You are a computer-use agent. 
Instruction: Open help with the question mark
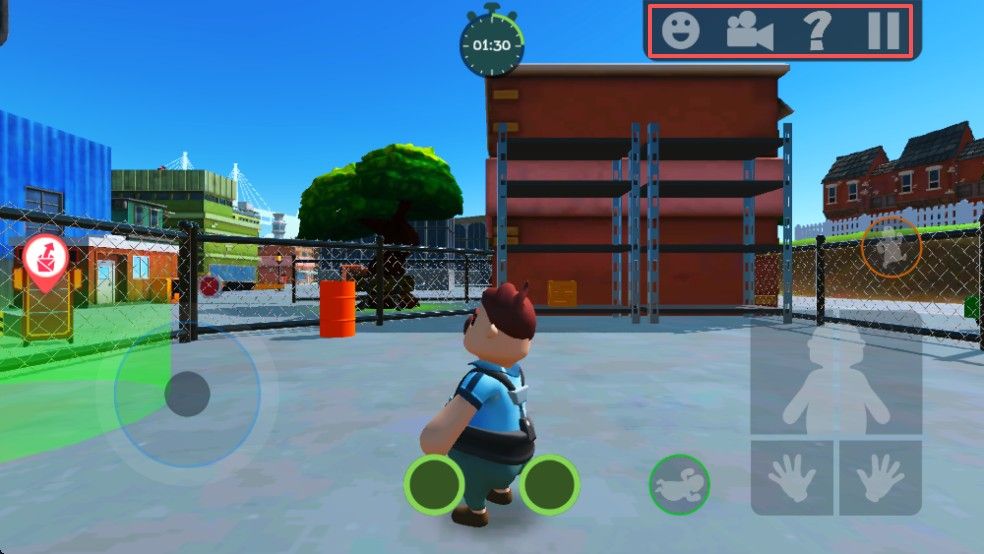click(x=817, y=31)
